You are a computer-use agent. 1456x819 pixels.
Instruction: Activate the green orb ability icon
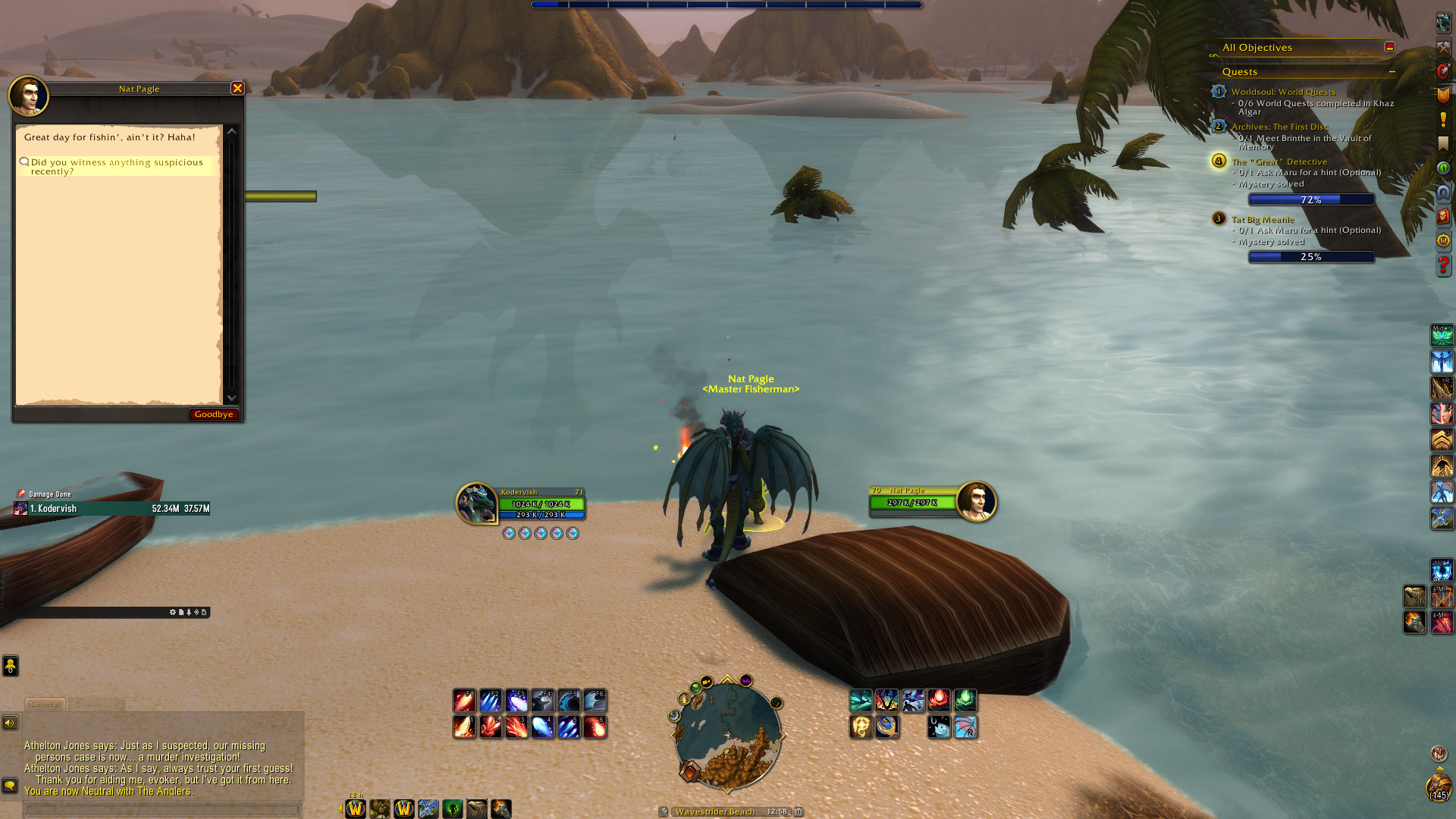click(965, 700)
